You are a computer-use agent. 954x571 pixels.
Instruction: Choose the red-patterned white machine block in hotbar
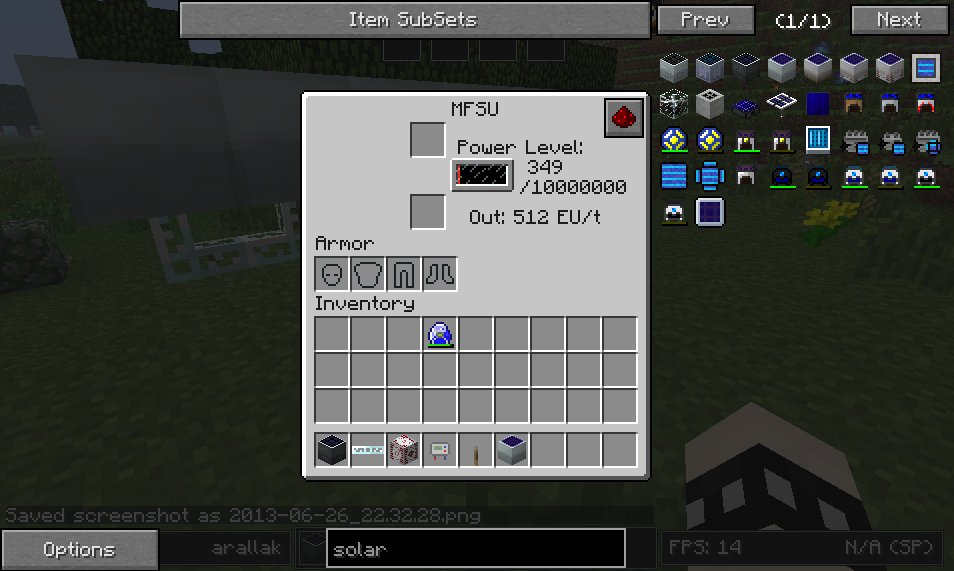coord(404,450)
